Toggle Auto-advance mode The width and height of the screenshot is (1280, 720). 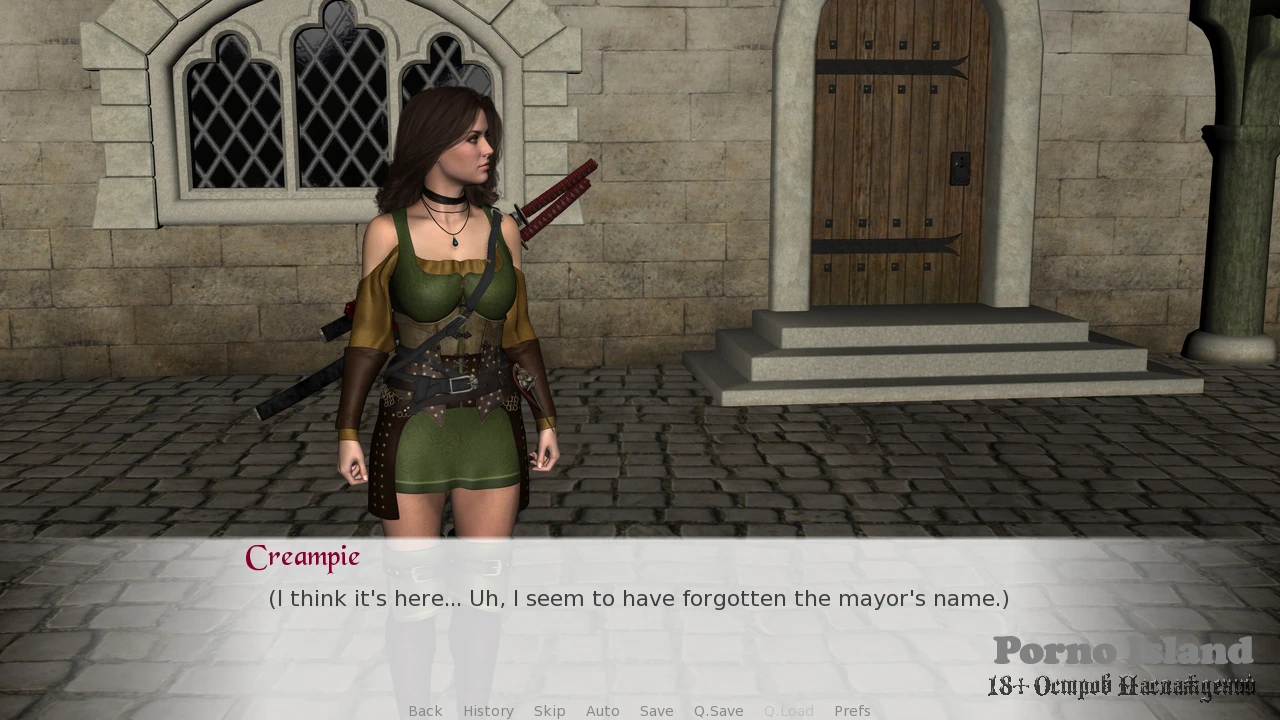(602, 711)
